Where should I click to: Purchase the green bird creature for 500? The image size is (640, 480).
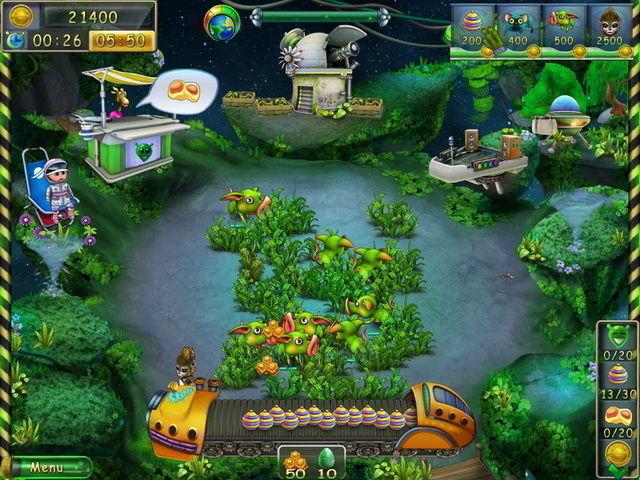pyautogui.click(x=563, y=27)
